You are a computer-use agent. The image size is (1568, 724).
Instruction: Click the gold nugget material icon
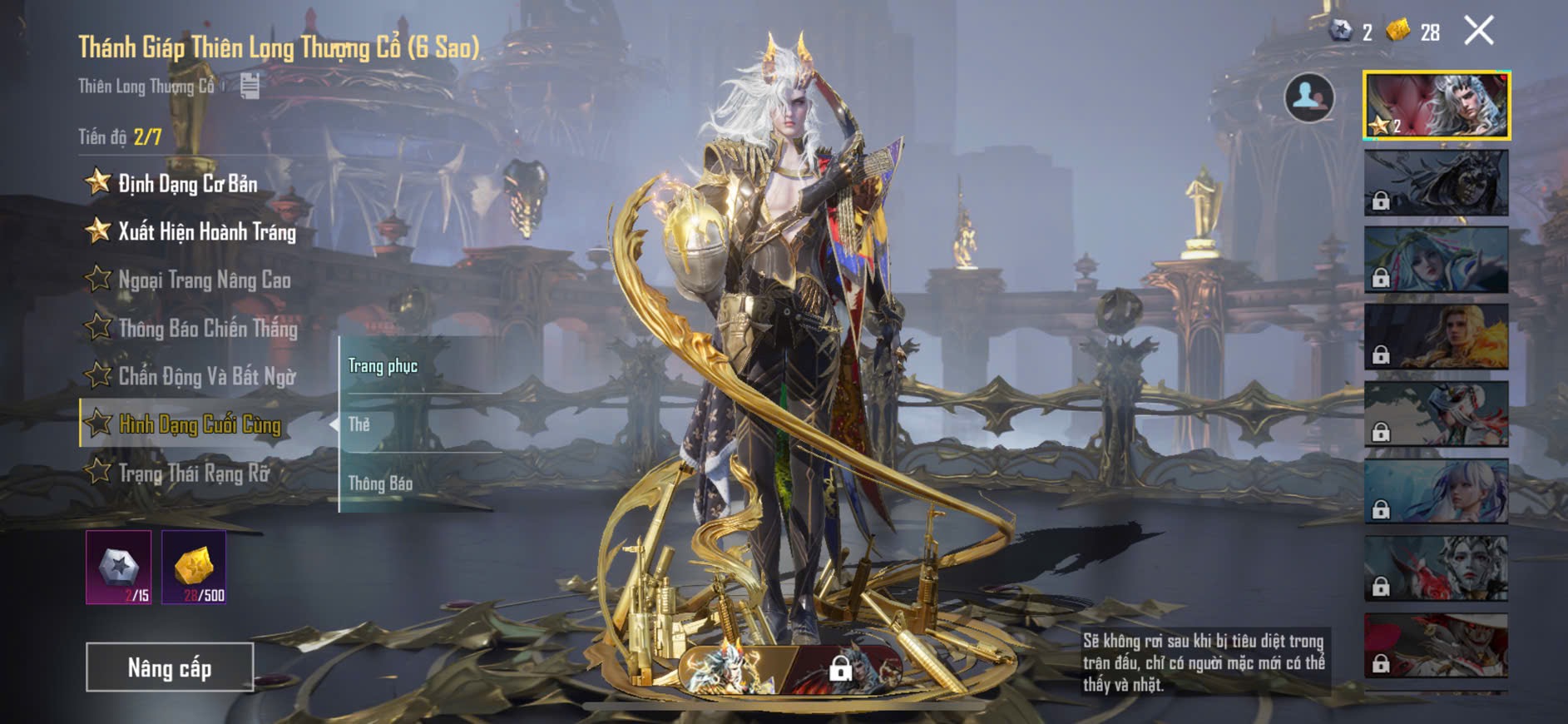(194, 568)
